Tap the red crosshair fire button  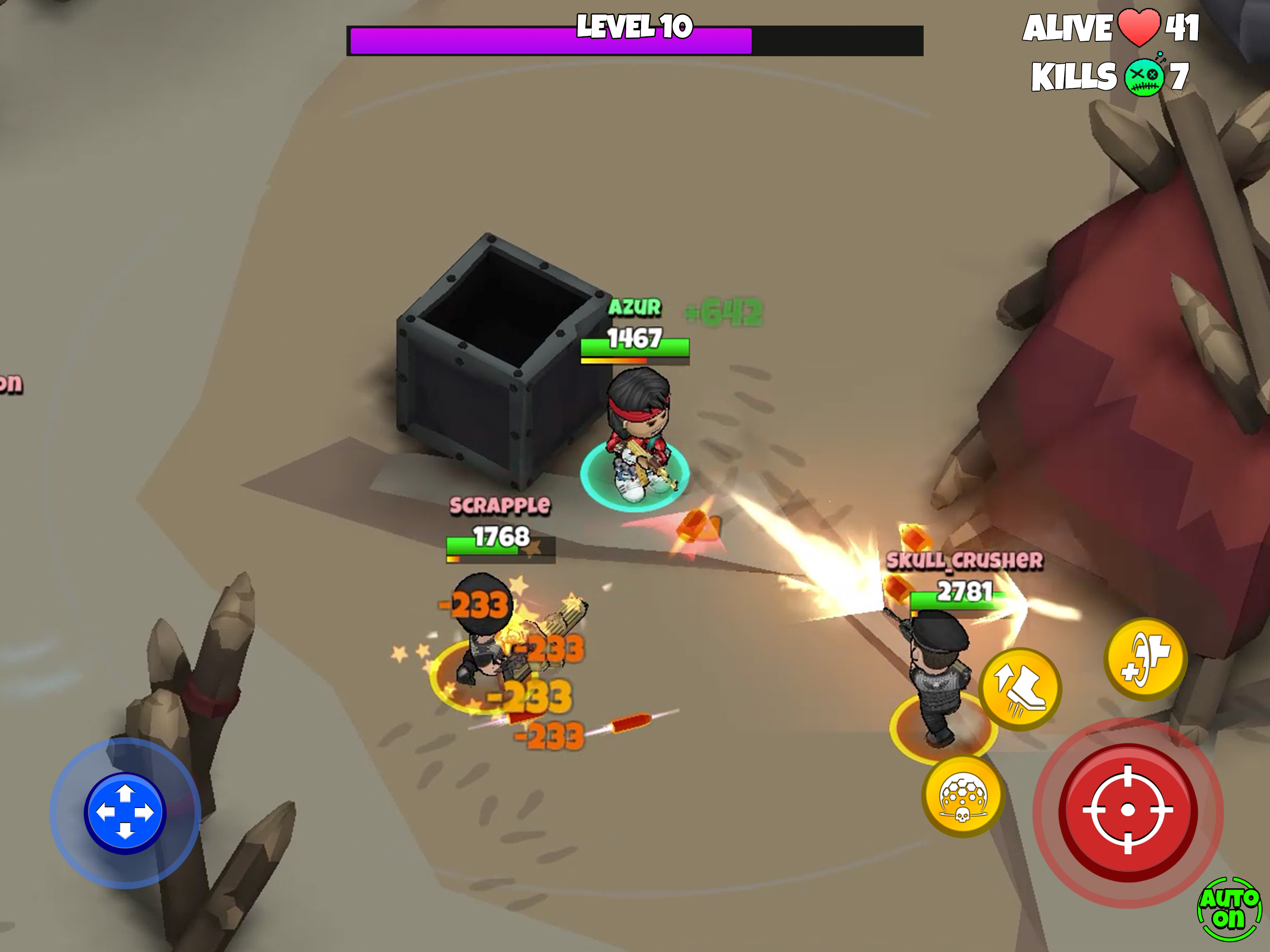pyautogui.click(x=1128, y=810)
